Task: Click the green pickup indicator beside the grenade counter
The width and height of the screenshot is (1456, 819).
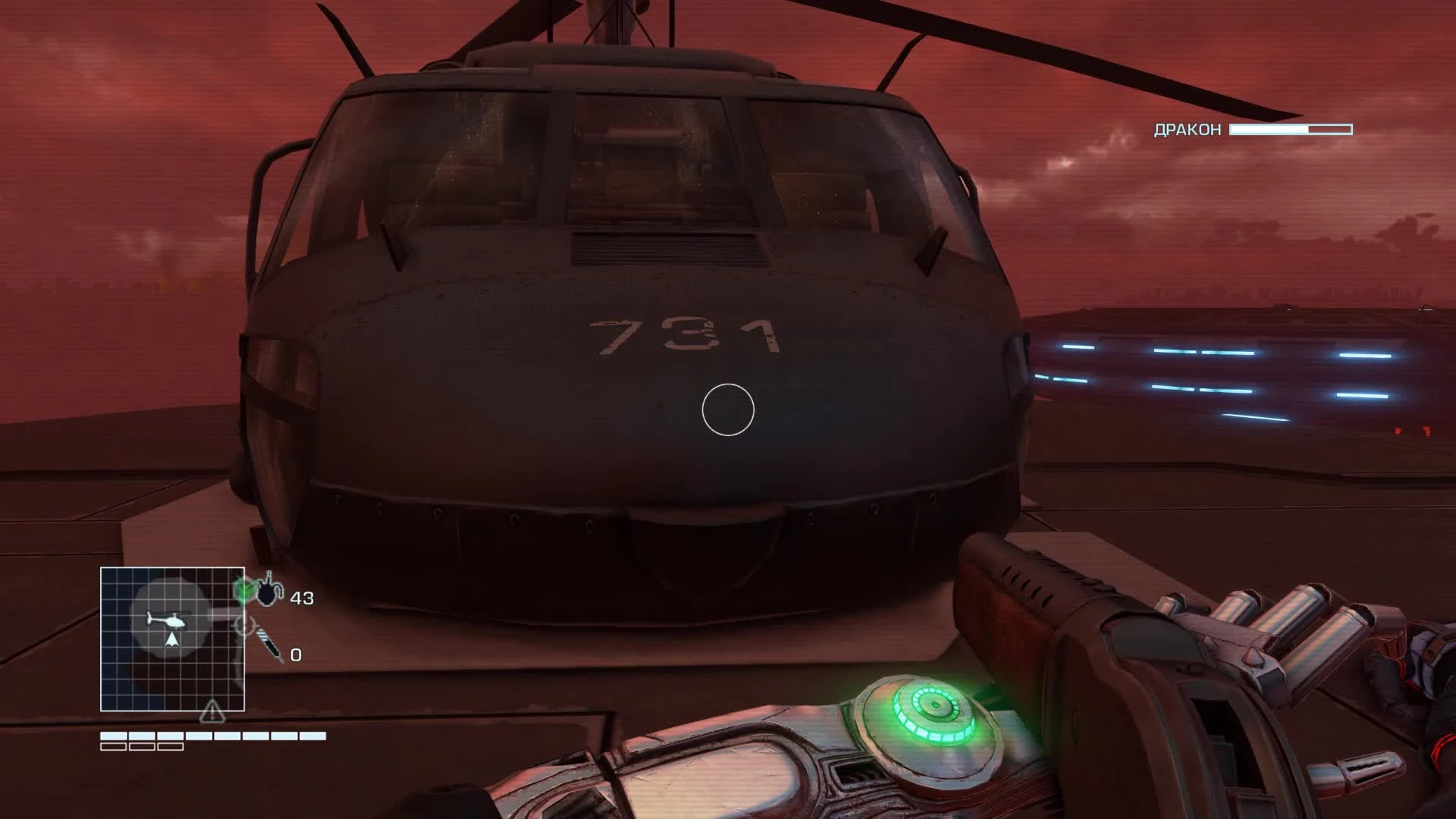Action: coord(244,589)
